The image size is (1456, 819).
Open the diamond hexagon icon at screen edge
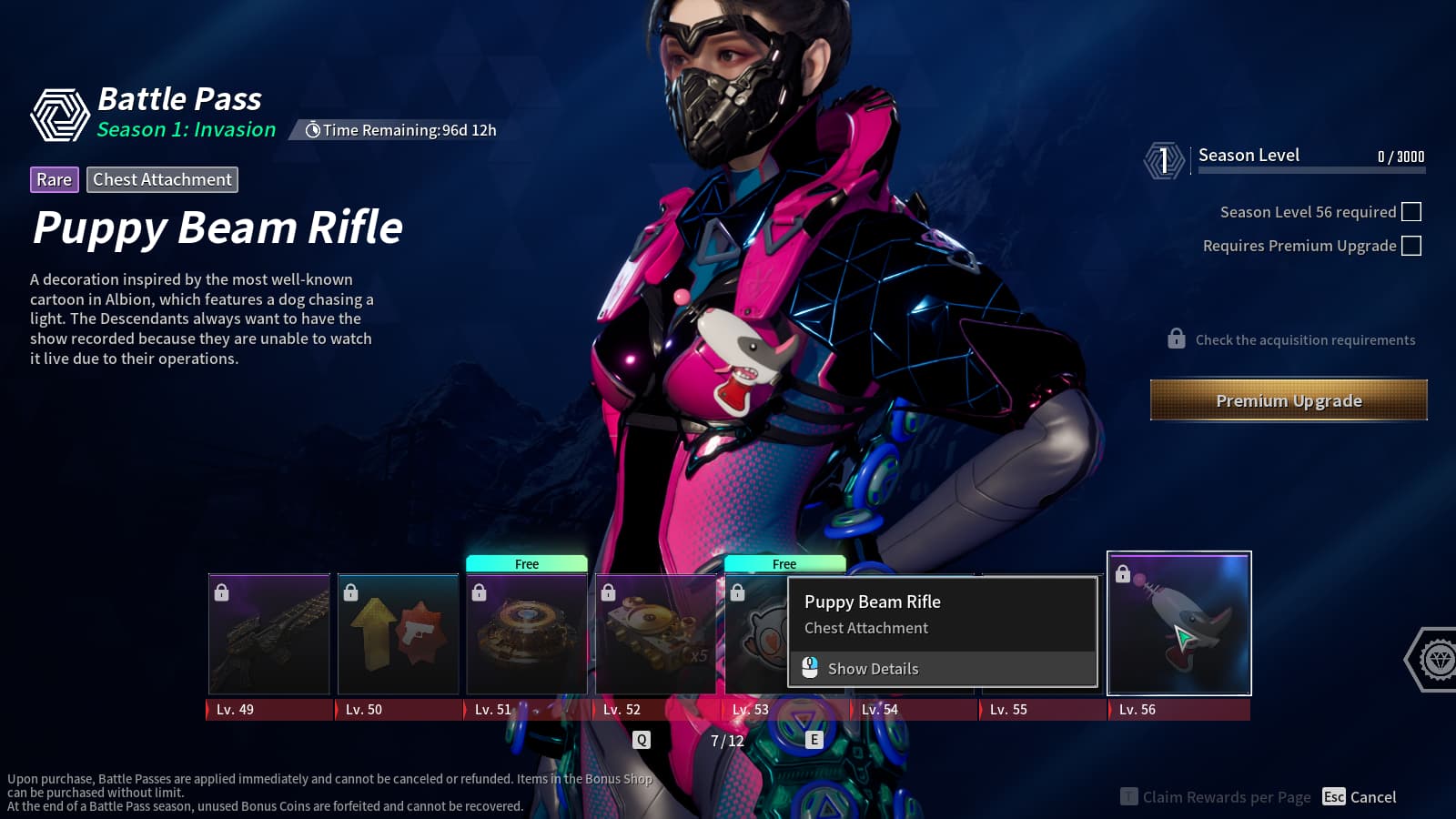pos(1437,659)
